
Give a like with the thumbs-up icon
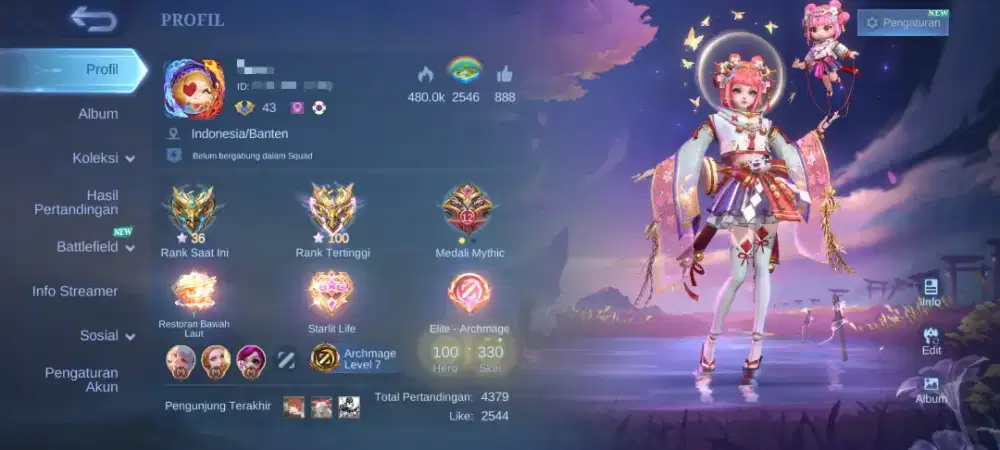pos(504,74)
